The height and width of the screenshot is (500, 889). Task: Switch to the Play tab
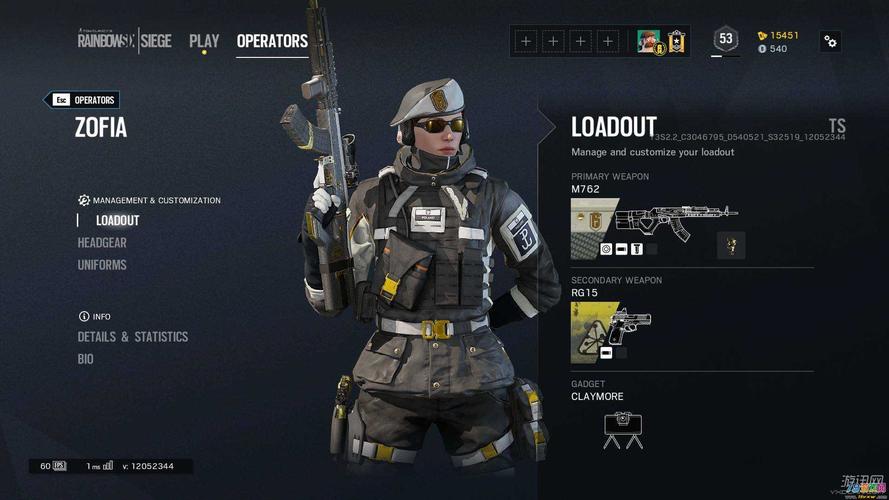(204, 41)
